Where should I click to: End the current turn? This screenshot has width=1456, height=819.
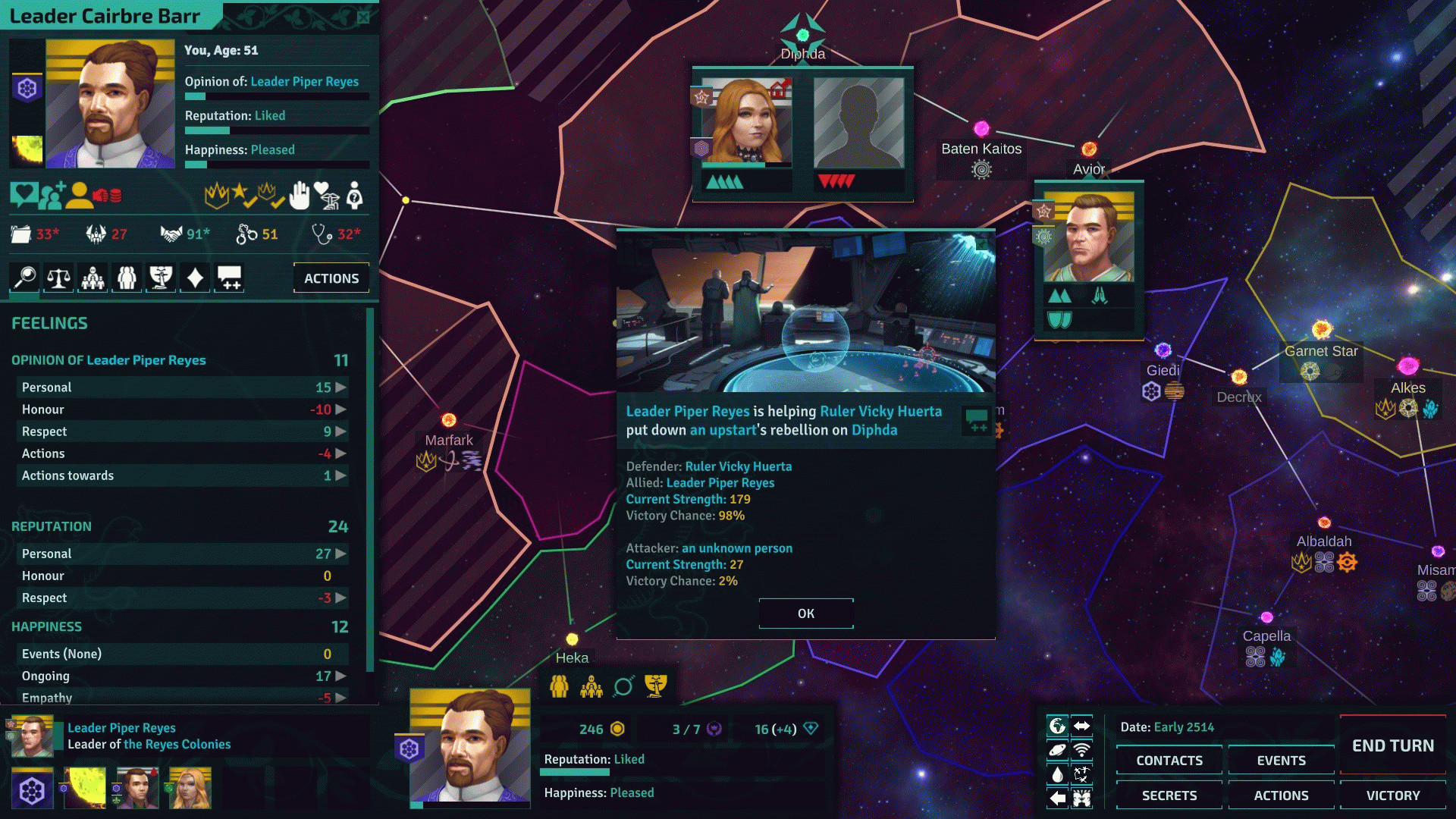1392,745
